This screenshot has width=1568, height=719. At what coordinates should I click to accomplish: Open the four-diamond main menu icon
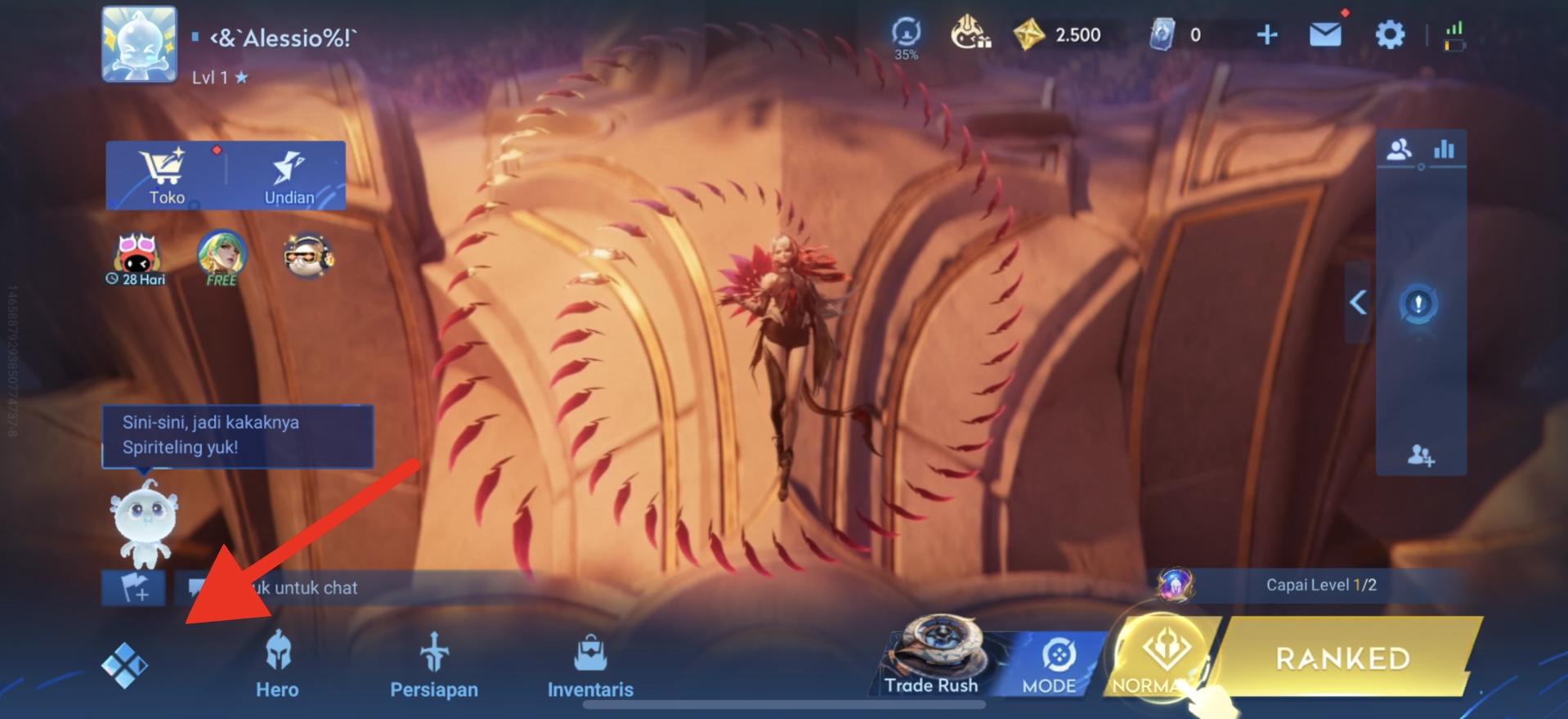(x=124, y=664)
